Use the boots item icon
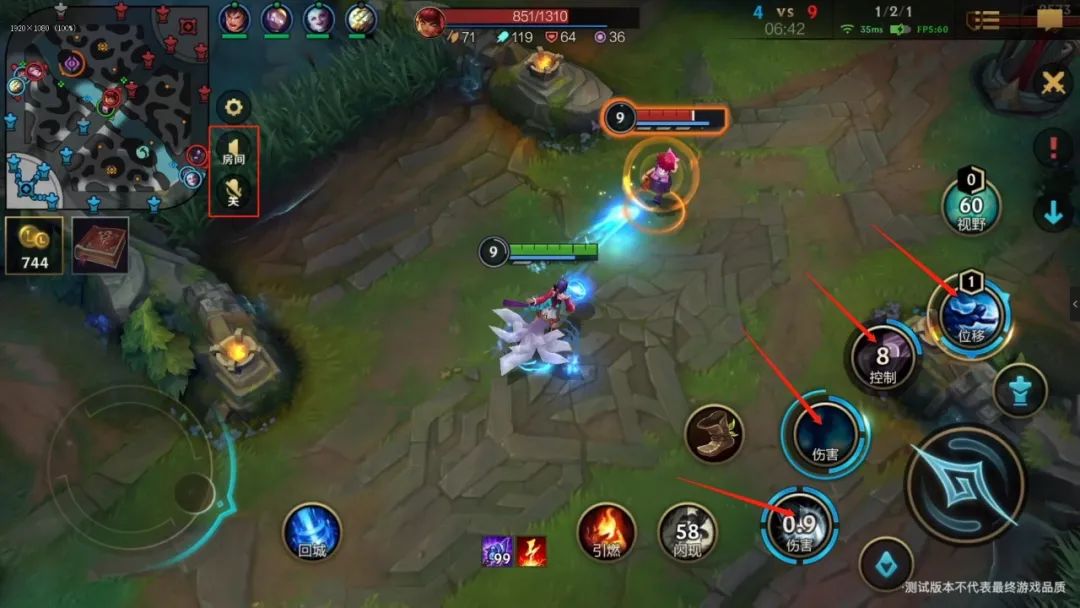Viewport: 1080px width, 608px height. (714, 434)
